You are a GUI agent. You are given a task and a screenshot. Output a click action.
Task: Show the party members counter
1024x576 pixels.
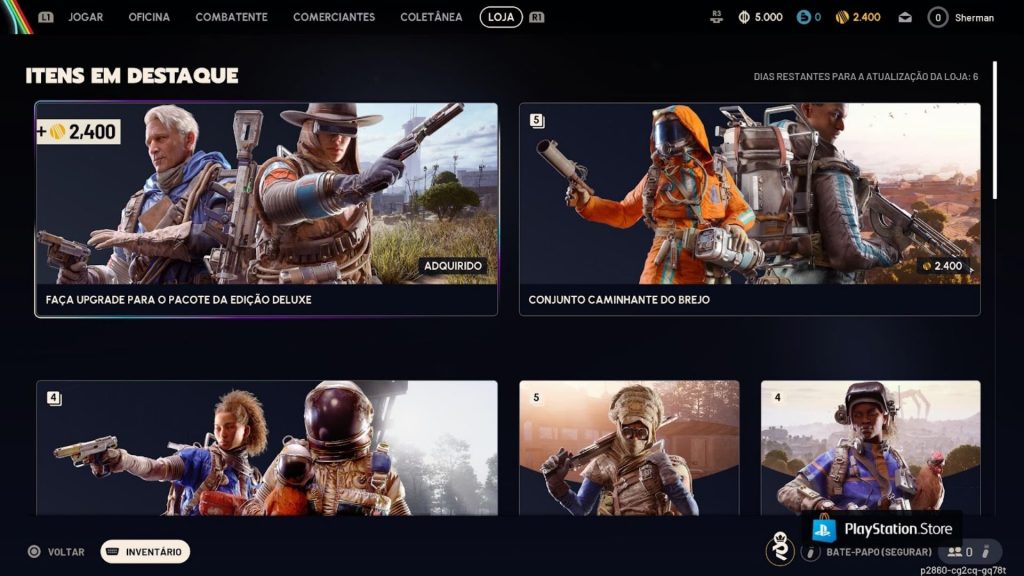(961, 551)
